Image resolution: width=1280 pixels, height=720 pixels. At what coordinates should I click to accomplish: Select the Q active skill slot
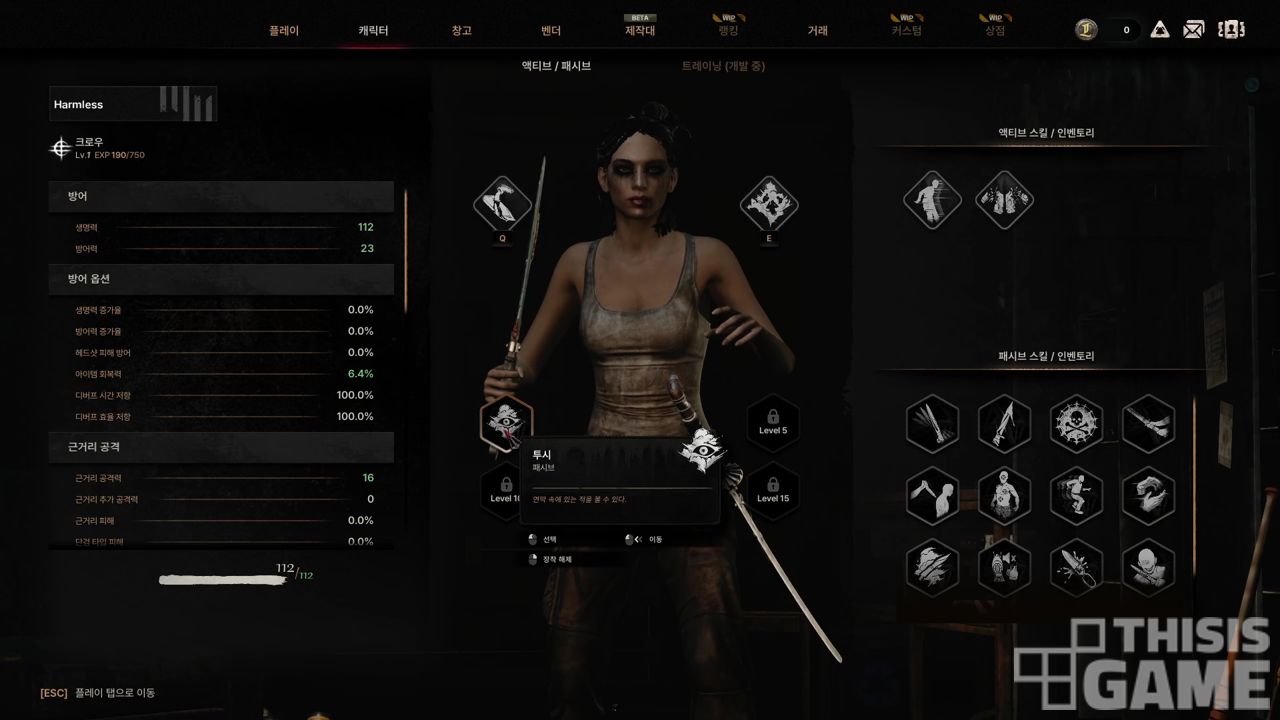pyautogui.click(x=503, y=204)
